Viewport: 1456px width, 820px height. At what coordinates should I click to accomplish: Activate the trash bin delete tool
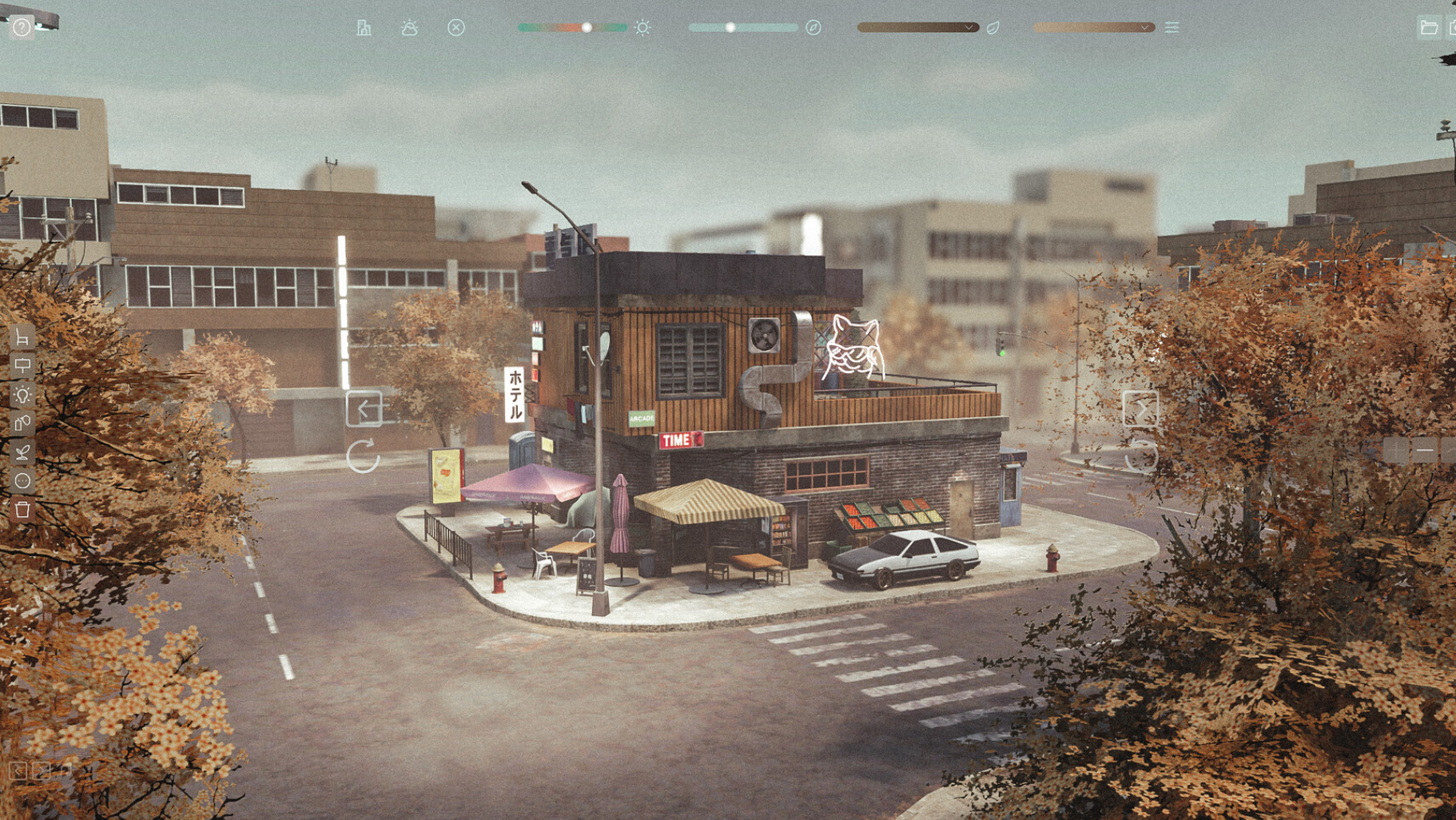[x=22, y=509]
